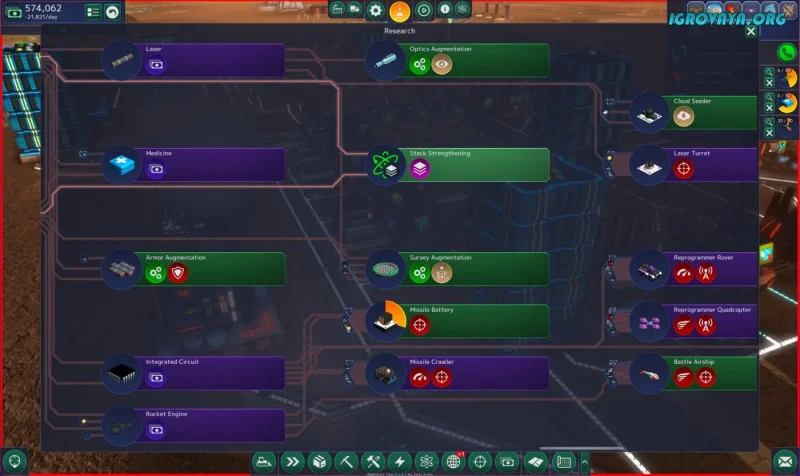Click the undo arrow beside the money display
The width and height of the screenshot is (800, 476).
[x=113, y=12]
